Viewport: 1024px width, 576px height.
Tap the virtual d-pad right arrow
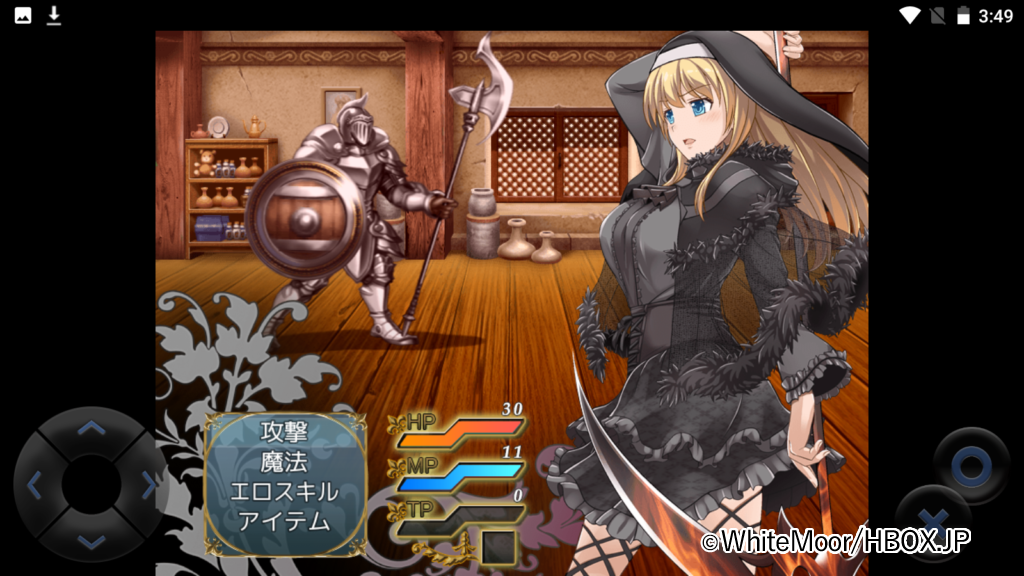coord(148,486)
